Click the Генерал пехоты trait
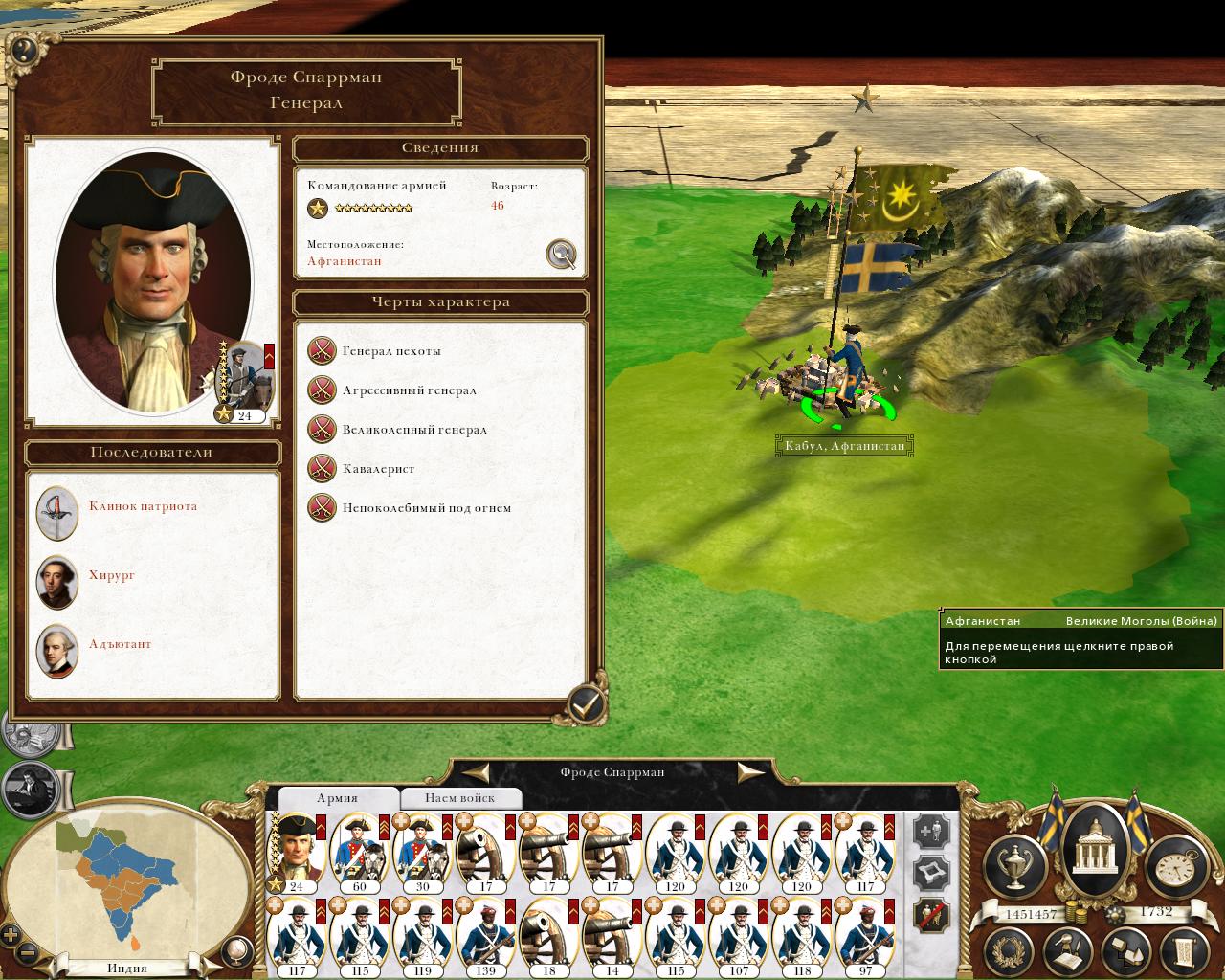Viewport: 1225px width, 980px height. click(x=391, y=351)
